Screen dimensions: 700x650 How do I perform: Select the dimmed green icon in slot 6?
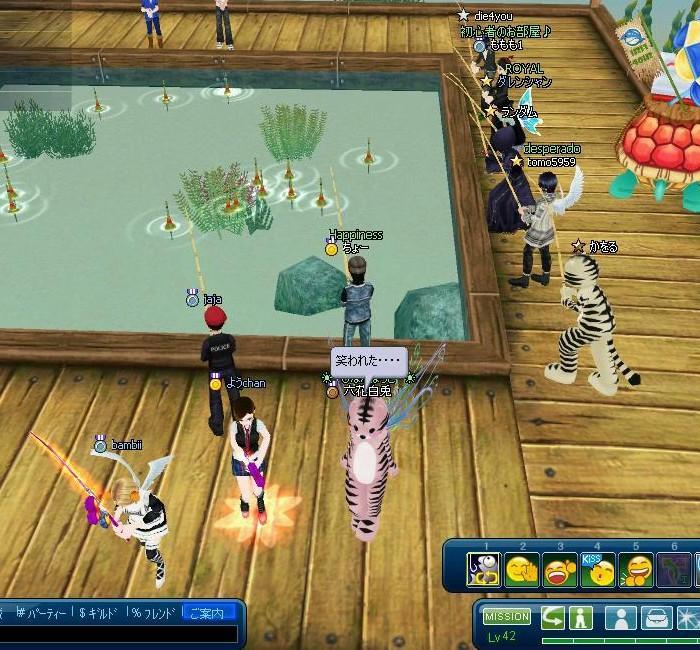point(675,570)
